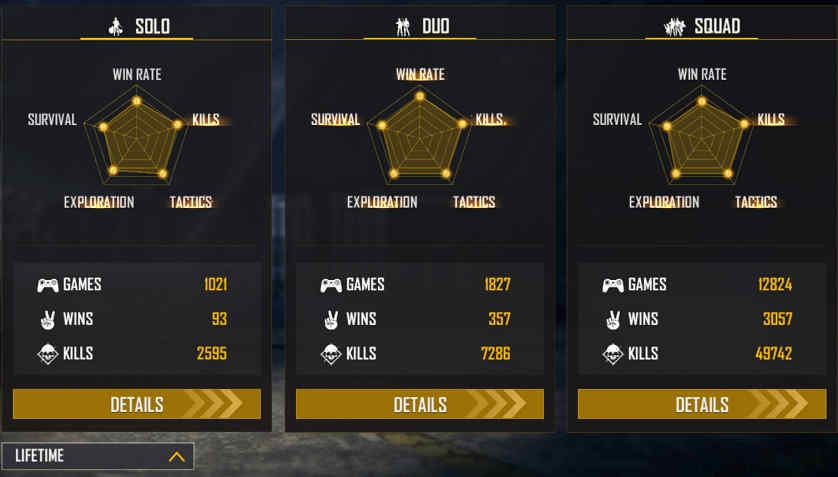The image size is (838, 477).
Task: Expand the Lifetime dropdown
Action: click(x=98, y=456)
